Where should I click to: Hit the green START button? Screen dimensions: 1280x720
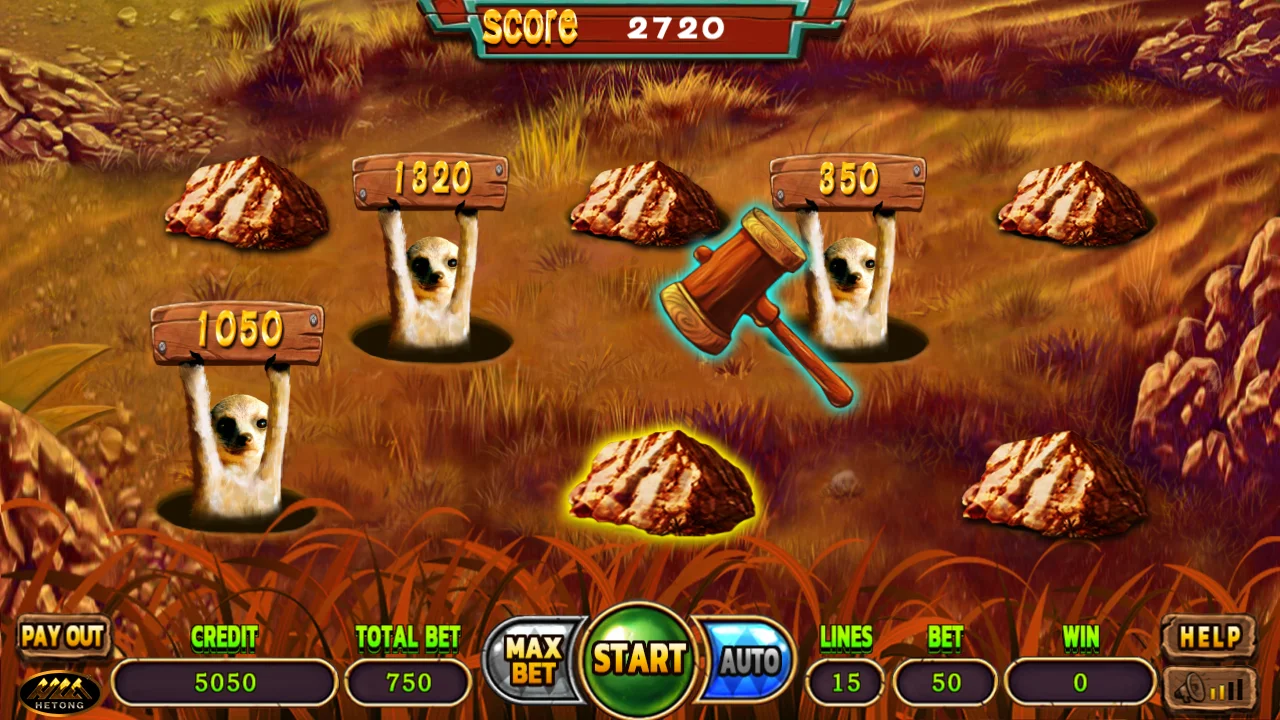640,659
